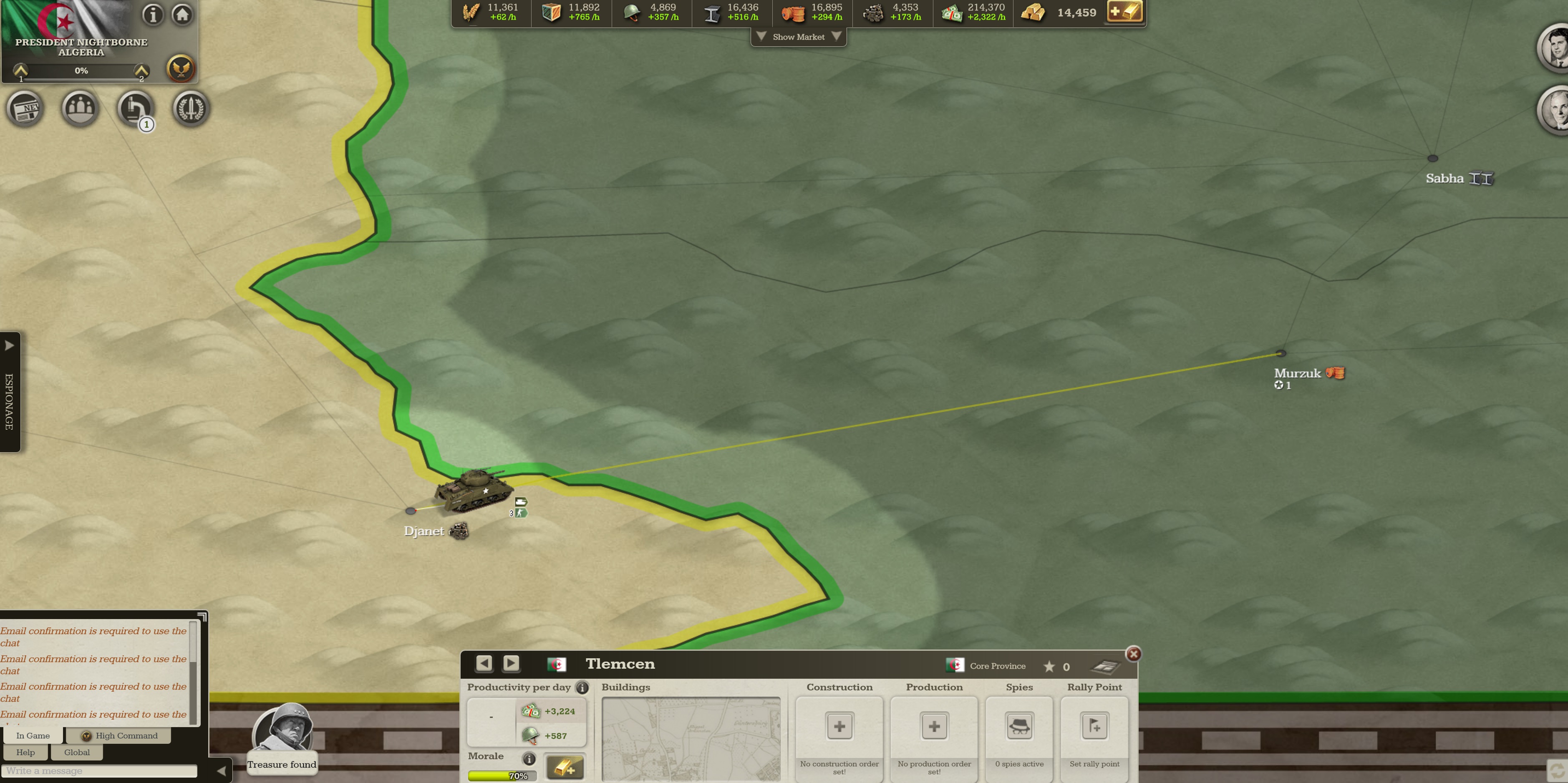Open the spies button
Image resolution: width=1568 pixels, height=783 pixels.
(x=1019, y=726)
